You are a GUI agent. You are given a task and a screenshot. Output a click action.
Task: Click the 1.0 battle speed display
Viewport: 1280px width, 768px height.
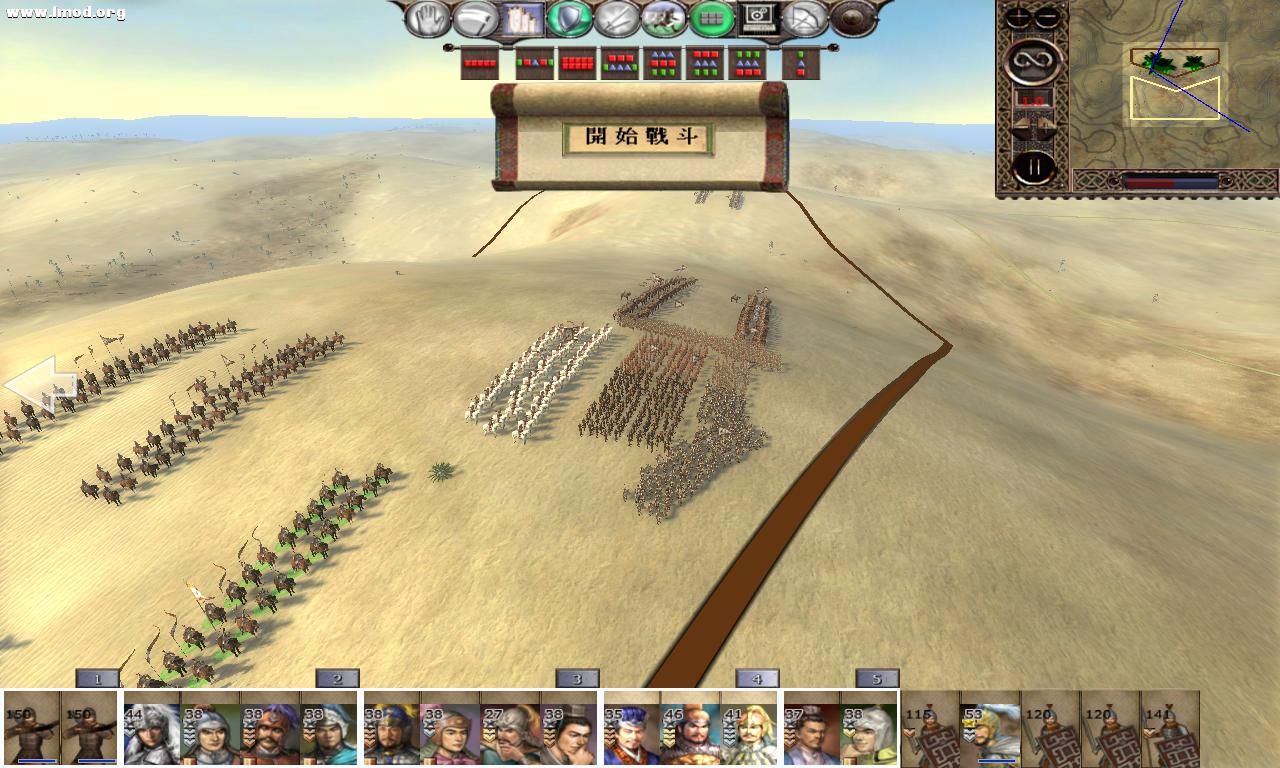click(1032, 98)
